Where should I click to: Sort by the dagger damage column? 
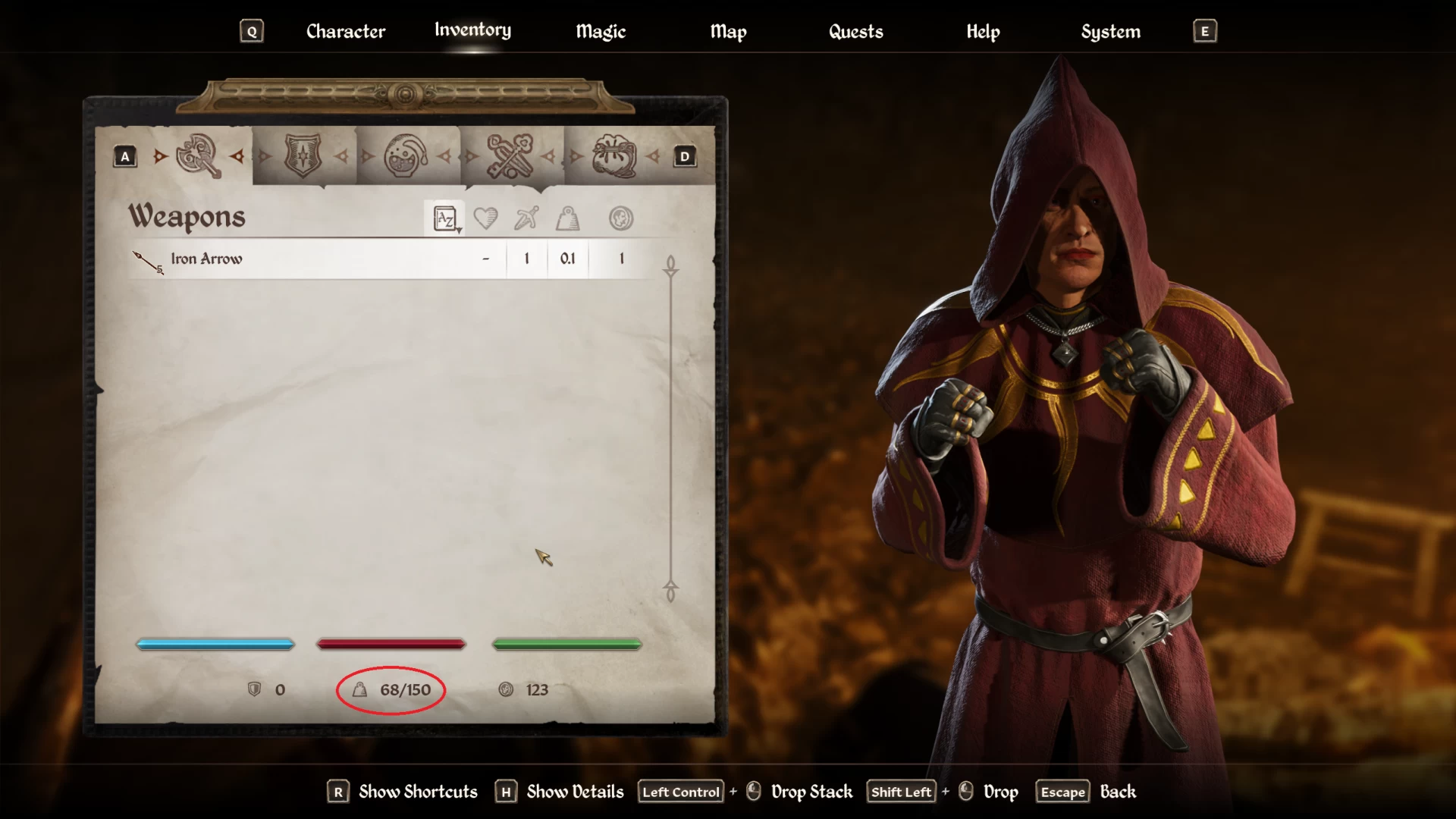[x=526, y=219]
